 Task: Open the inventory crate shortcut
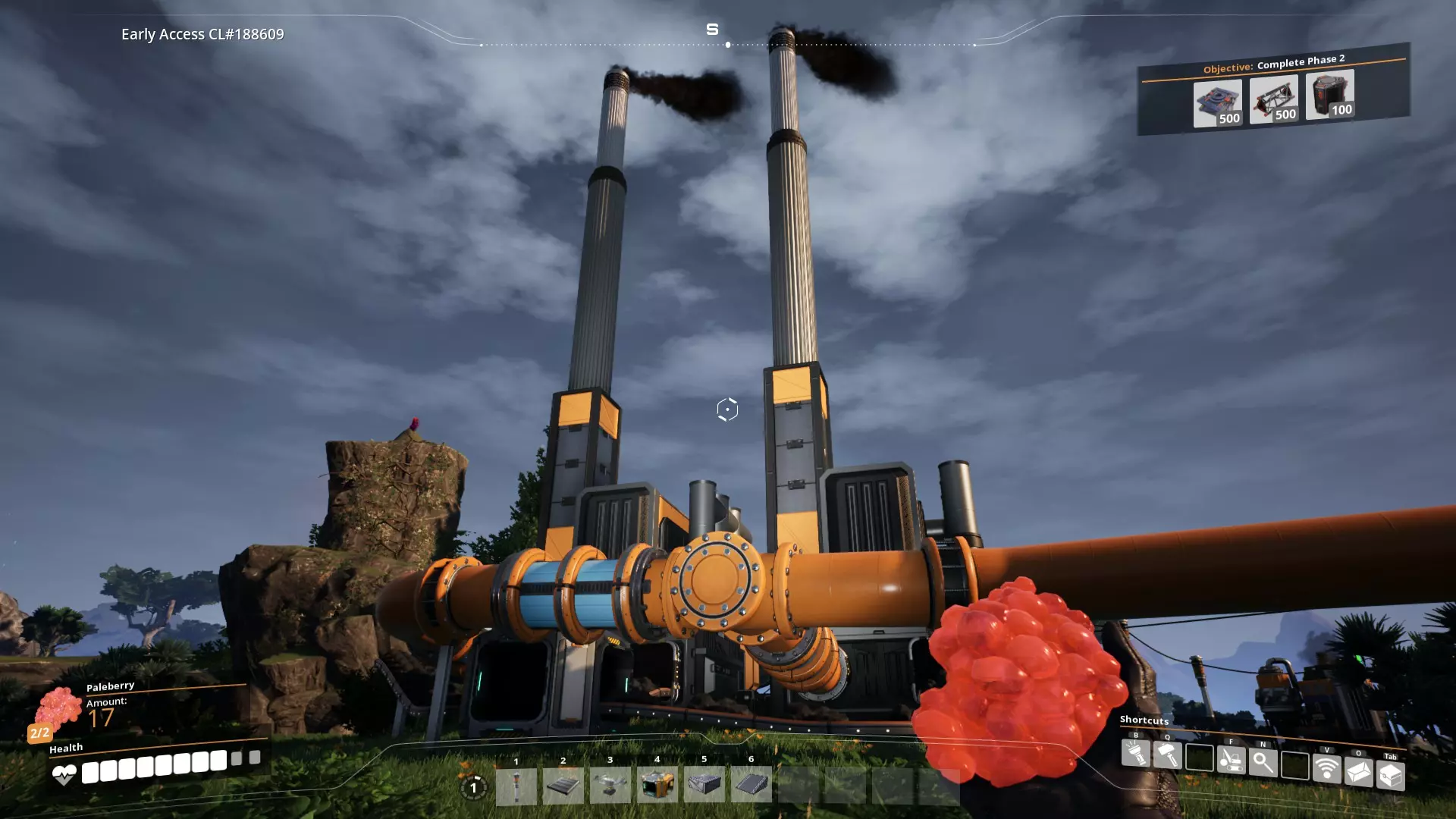click(1390, 776)
